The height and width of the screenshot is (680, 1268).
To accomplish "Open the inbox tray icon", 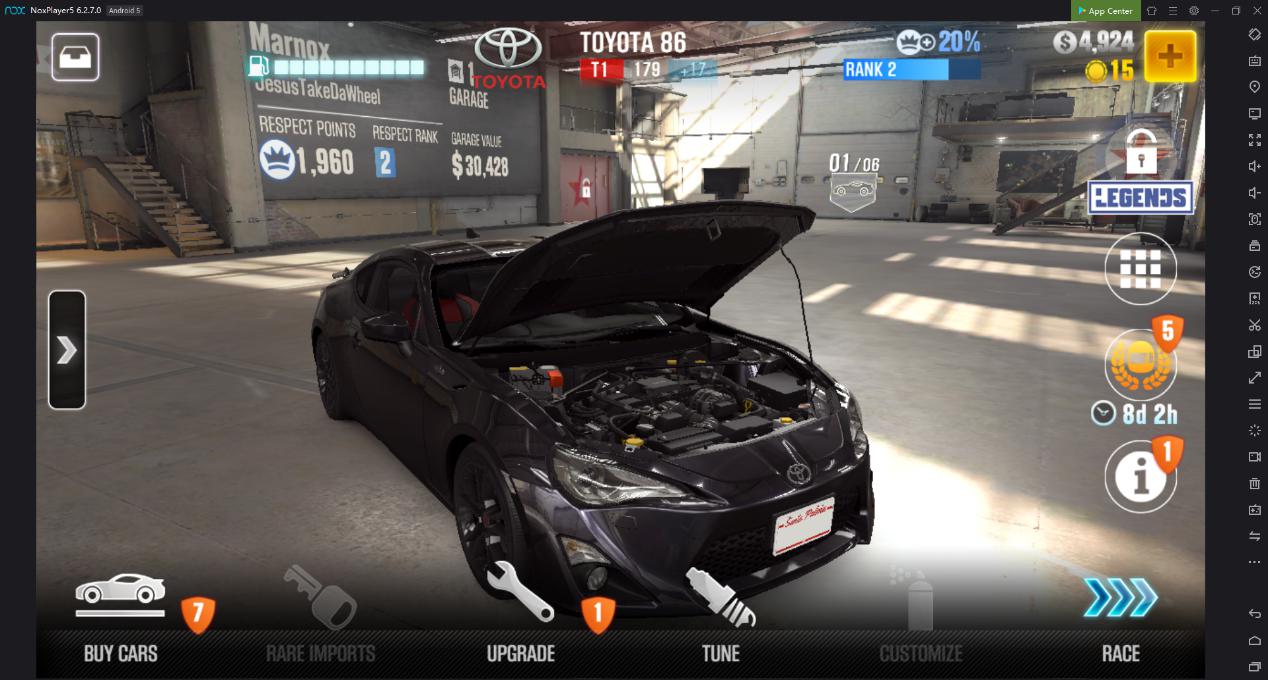I will pyautogui.click(x=75, y=57).
